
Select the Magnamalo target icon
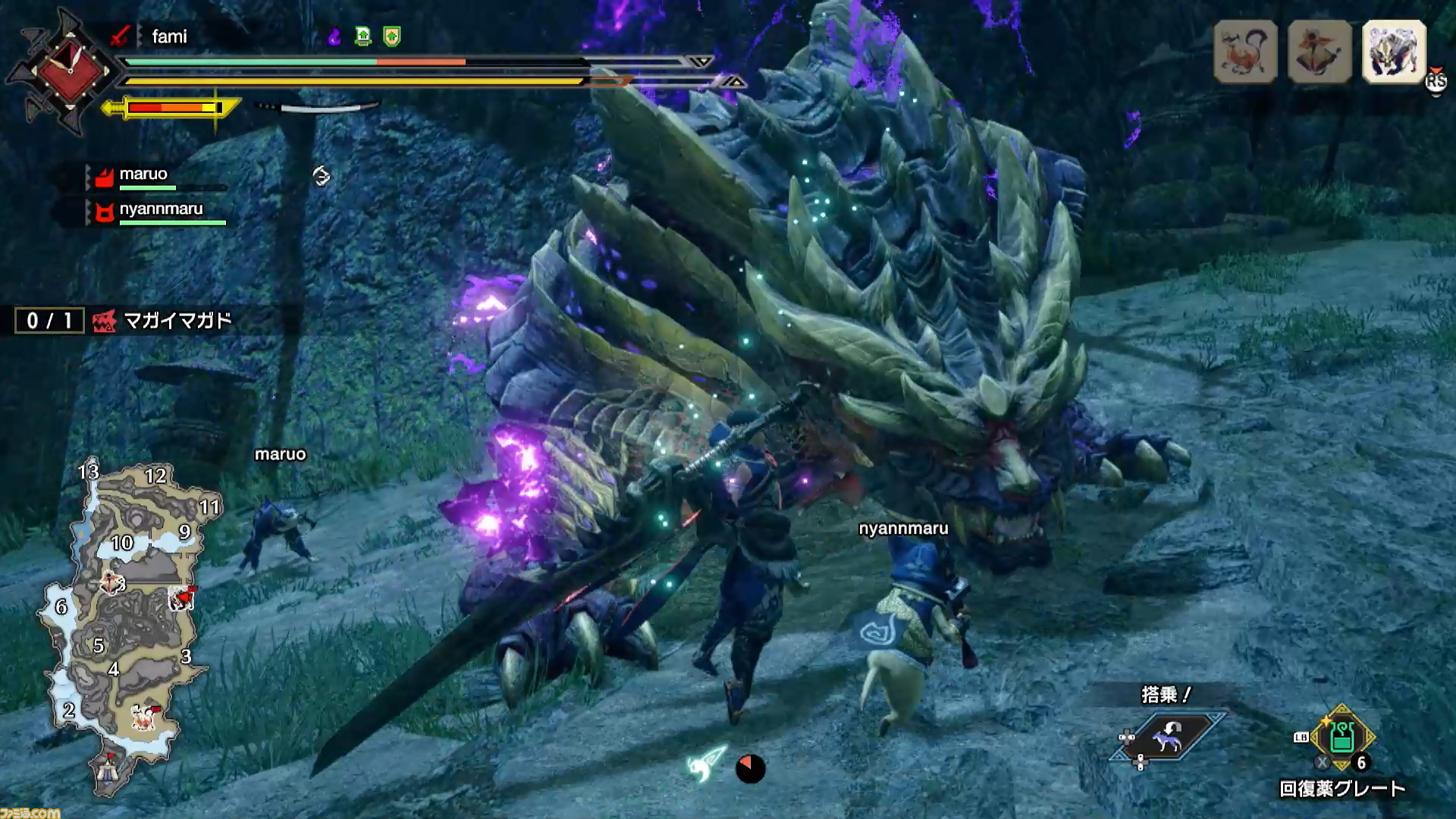[x=1394, y=52]
